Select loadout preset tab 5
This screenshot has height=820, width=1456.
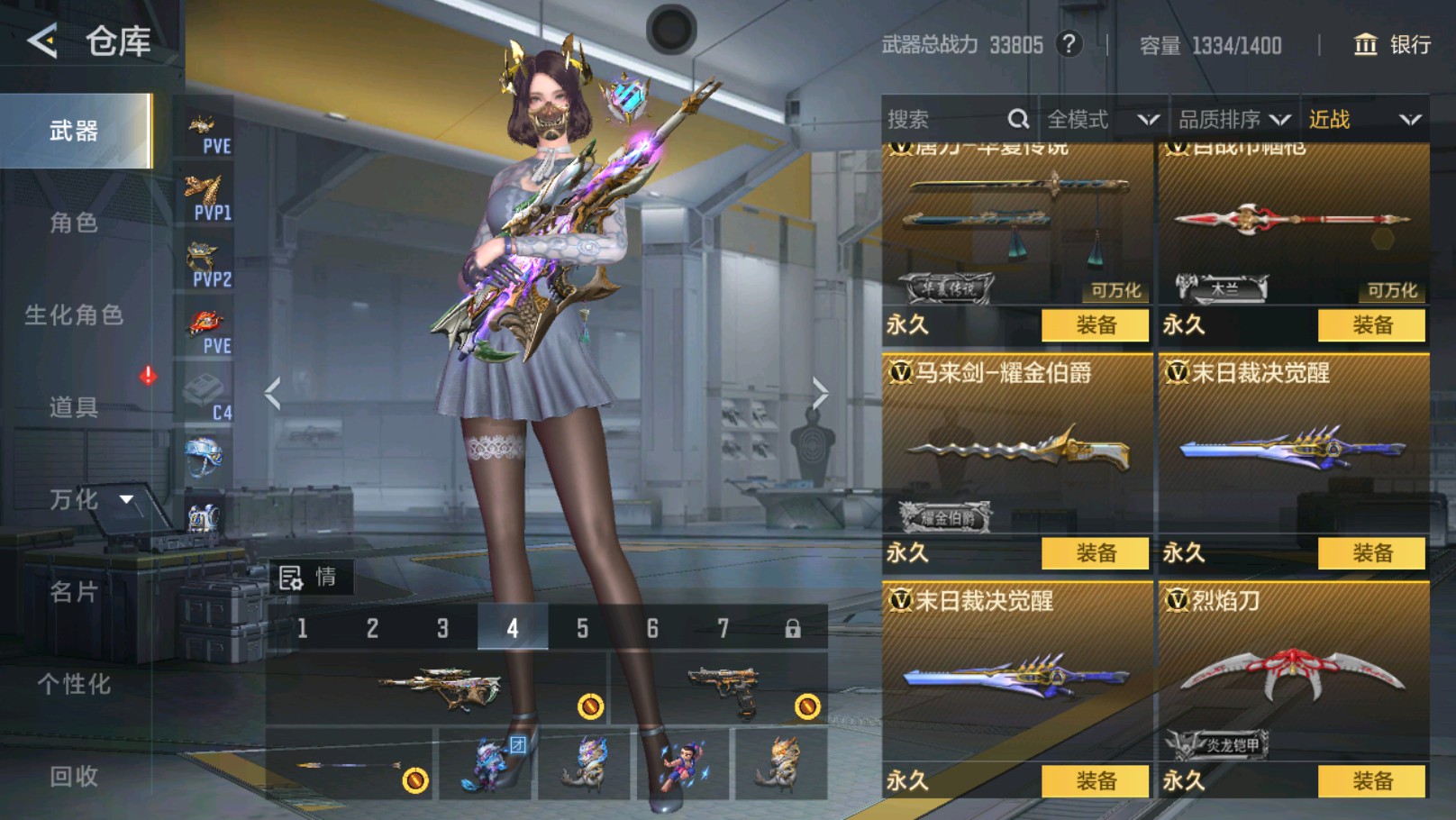pyautogui.click(x=582, y=627)
